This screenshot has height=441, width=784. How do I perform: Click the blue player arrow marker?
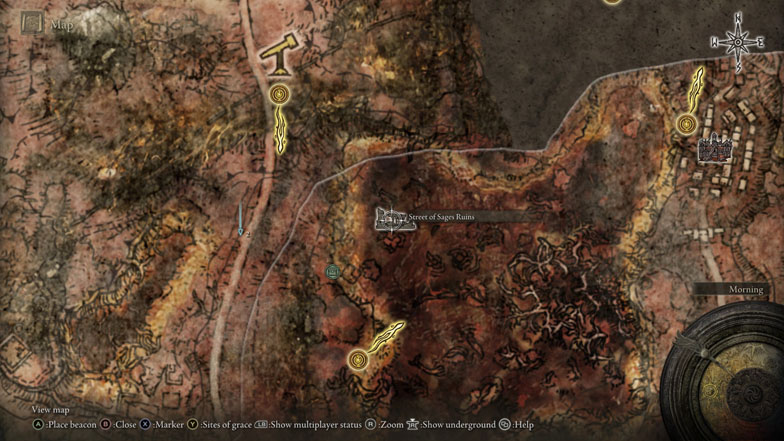(241, 221)
